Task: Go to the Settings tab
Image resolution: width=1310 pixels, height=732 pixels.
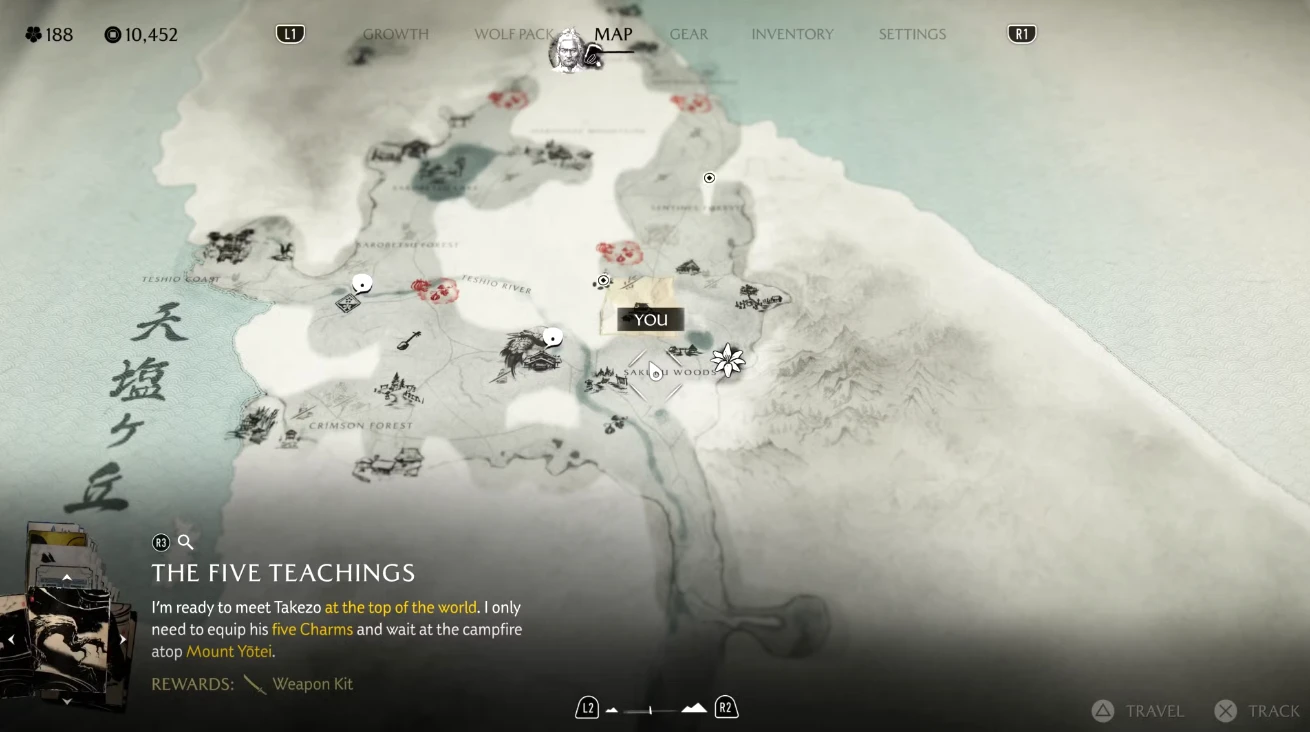Action: click(912, 34)
